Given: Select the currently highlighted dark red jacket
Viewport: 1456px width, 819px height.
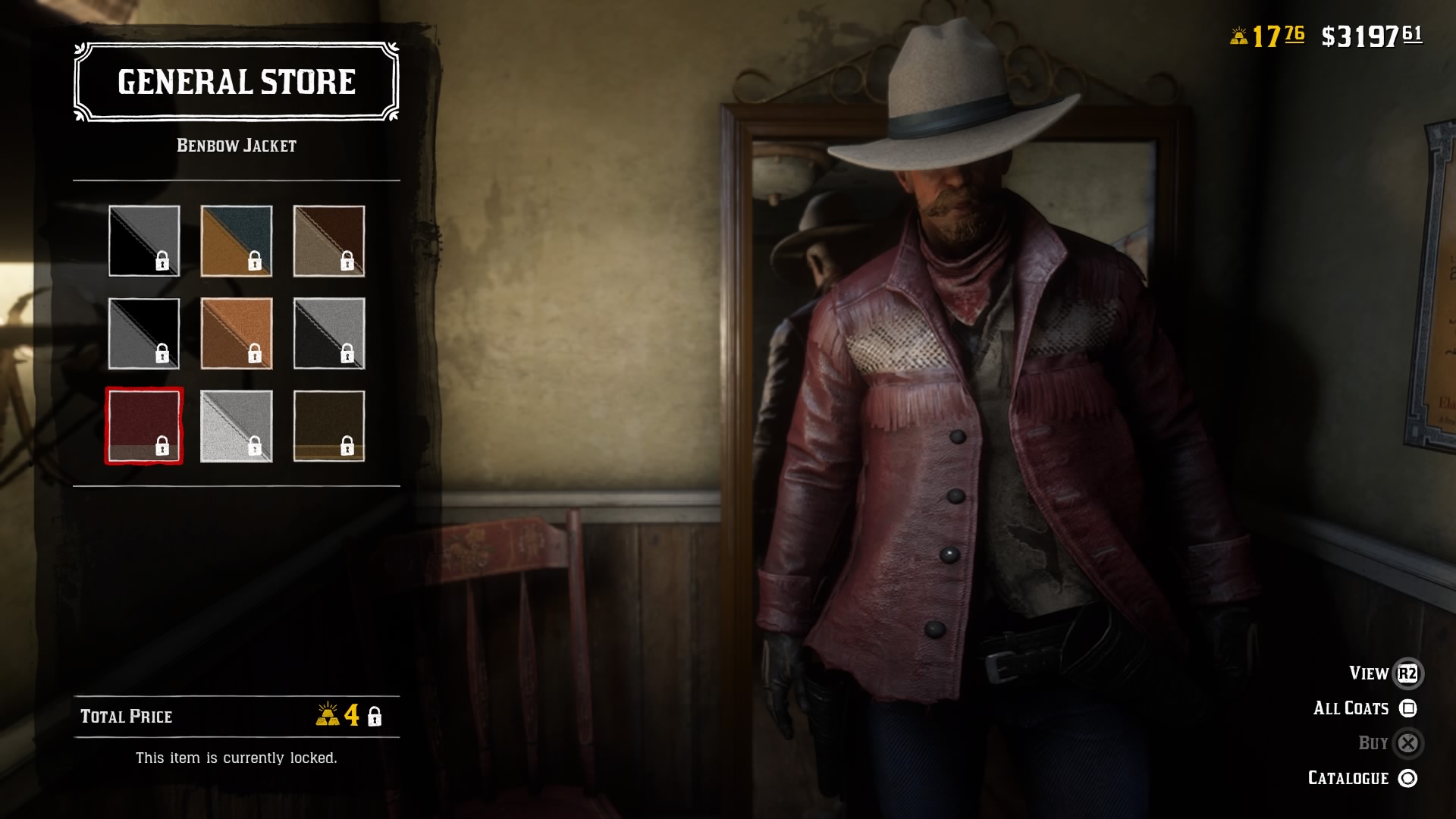Looking at the screenshot, I should [144, 426].
